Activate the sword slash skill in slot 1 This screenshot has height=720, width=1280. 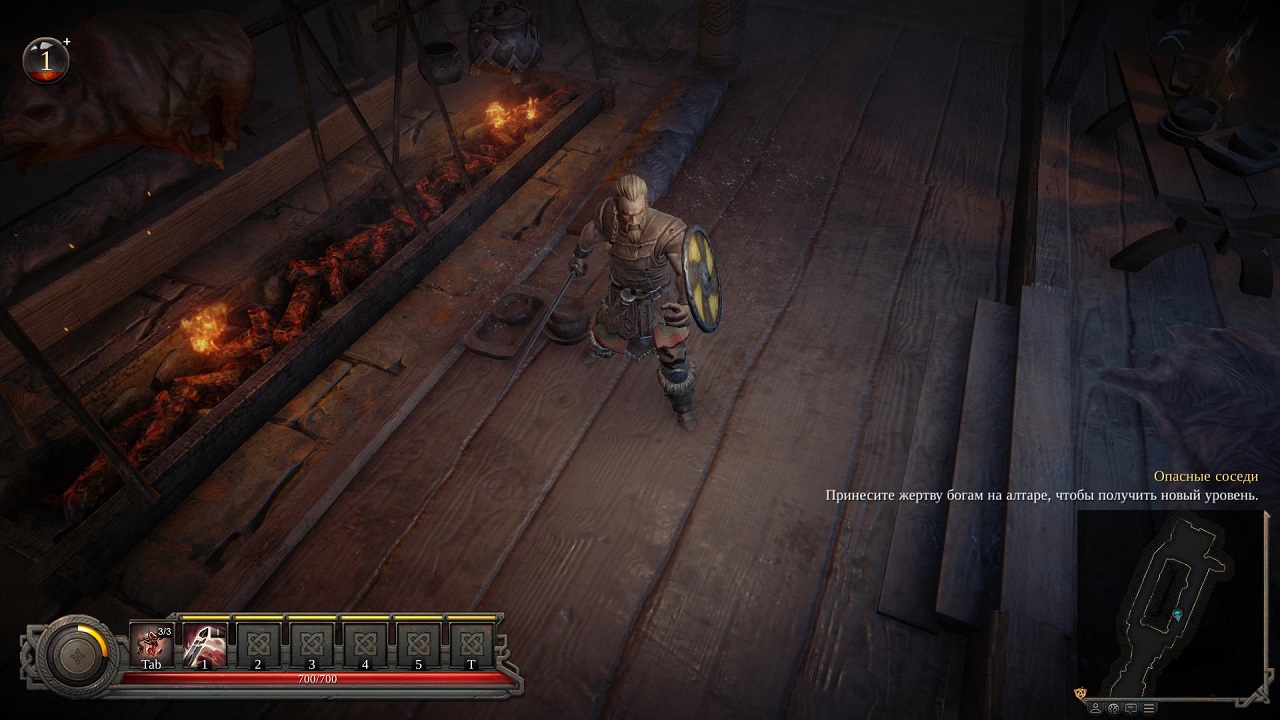205,644
